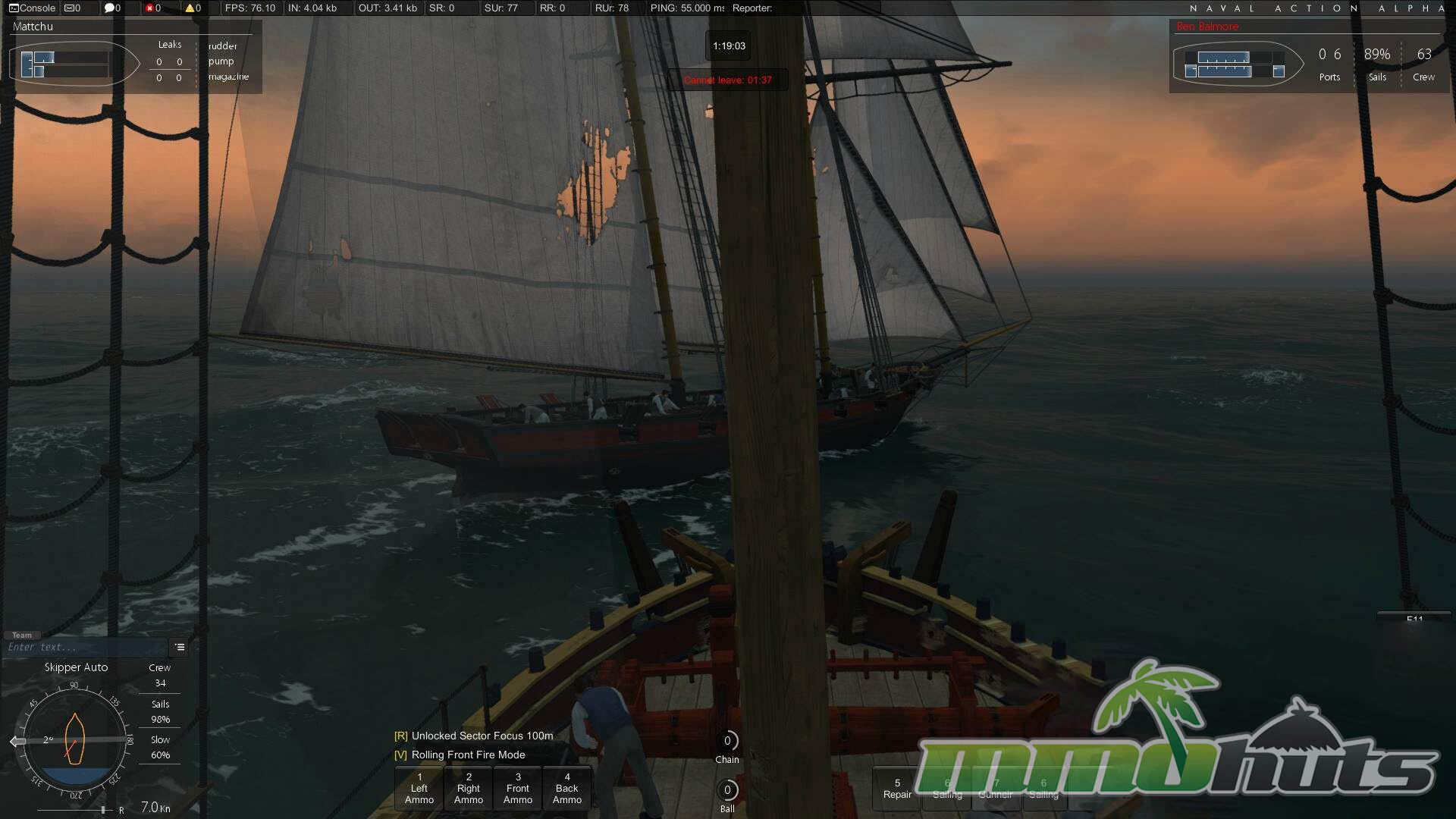1456x819 pixels.
Task: Switch to the Team chat tab
Action: [x=22, y=635]
